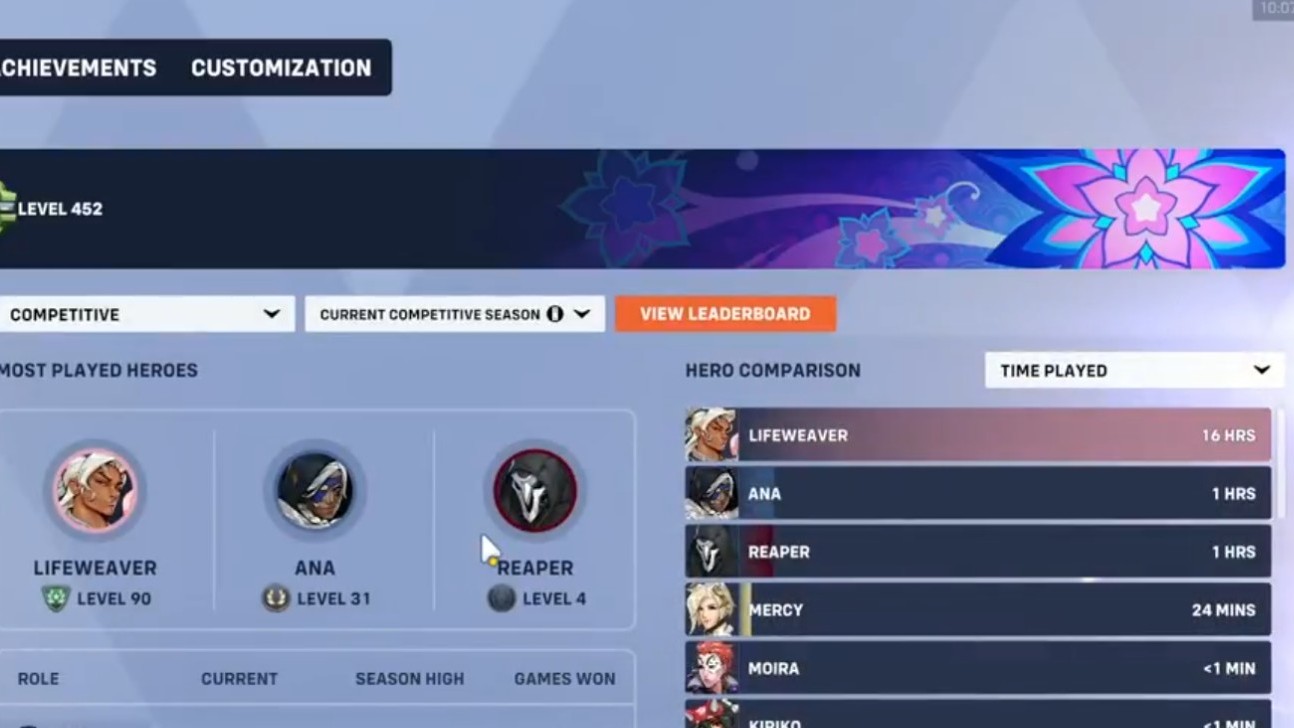1294x728 pixels.
Task: Toggle Reaper's Level 4 badge
Action: pos(500,599)
